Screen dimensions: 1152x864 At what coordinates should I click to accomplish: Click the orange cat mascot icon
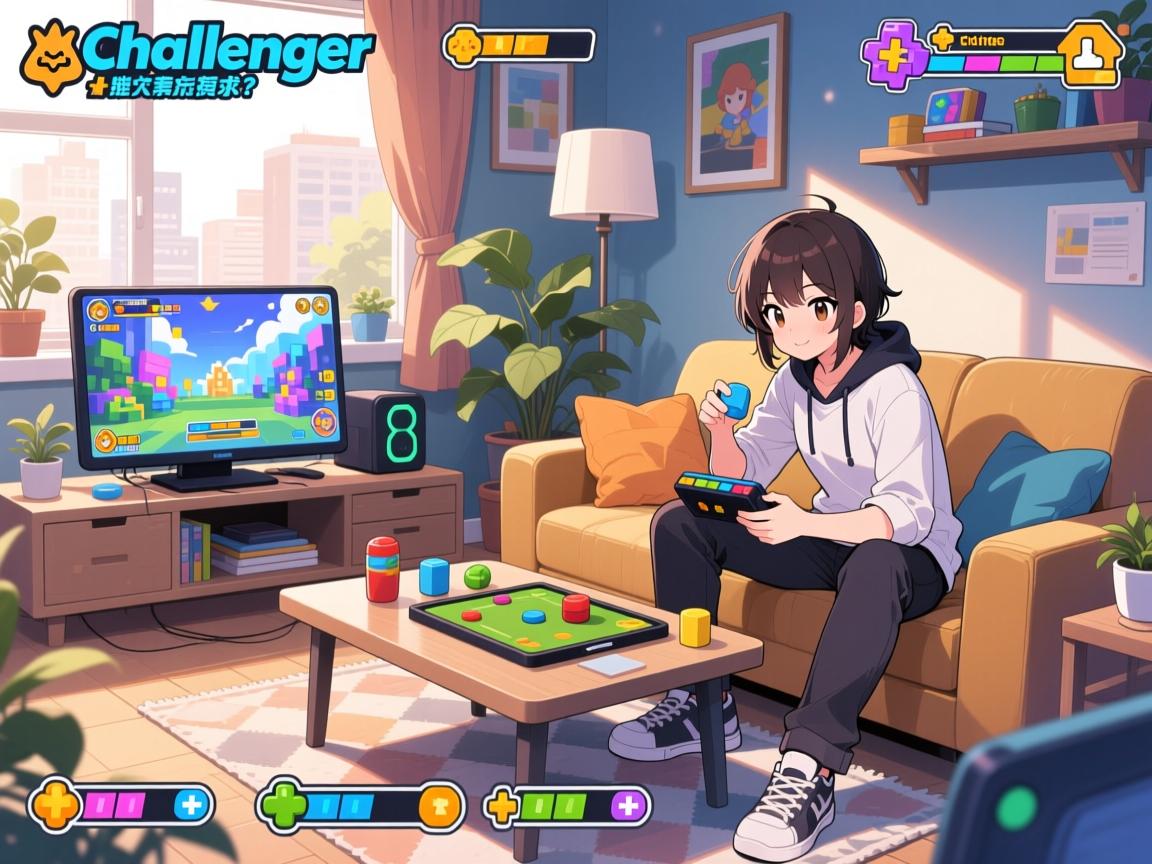coord(50,53)
